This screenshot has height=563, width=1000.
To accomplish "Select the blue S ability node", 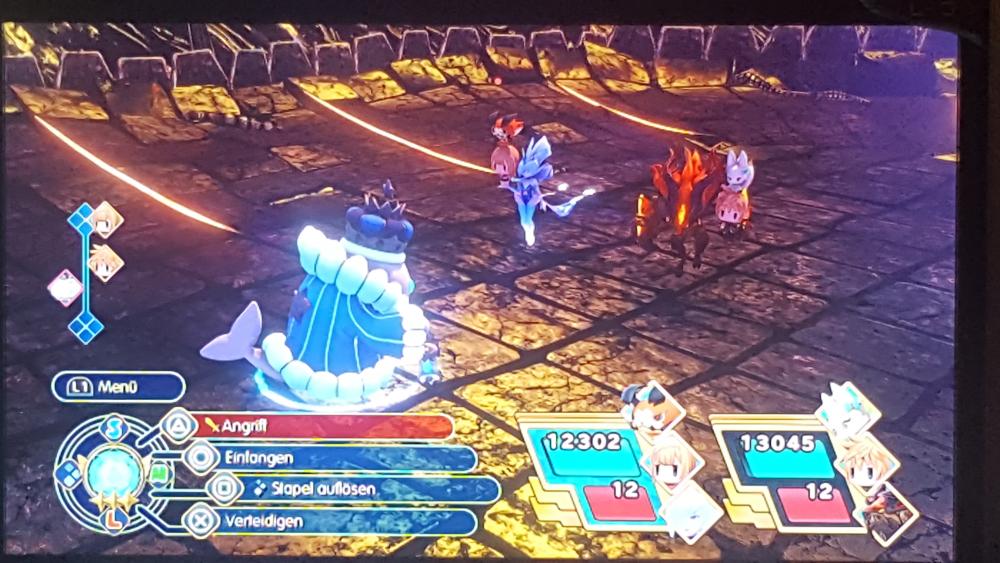I will [114, 428].
